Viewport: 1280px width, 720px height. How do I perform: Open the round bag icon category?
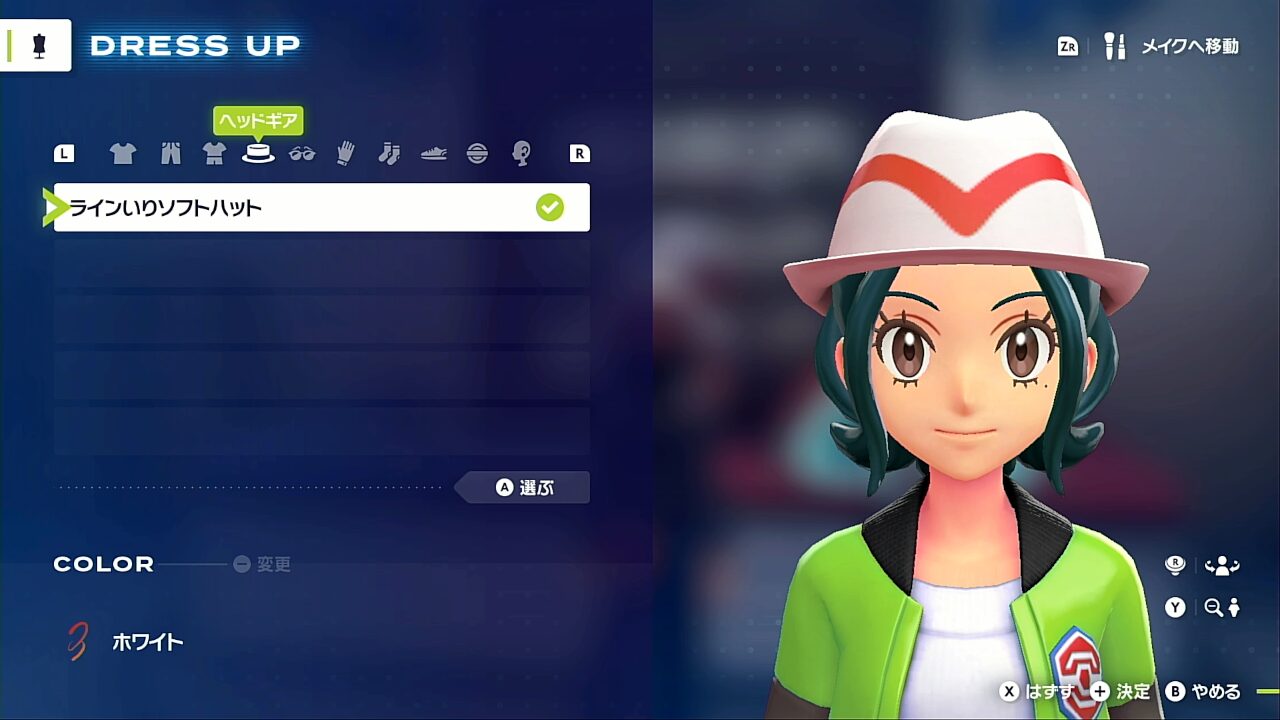tap(477, 153)
